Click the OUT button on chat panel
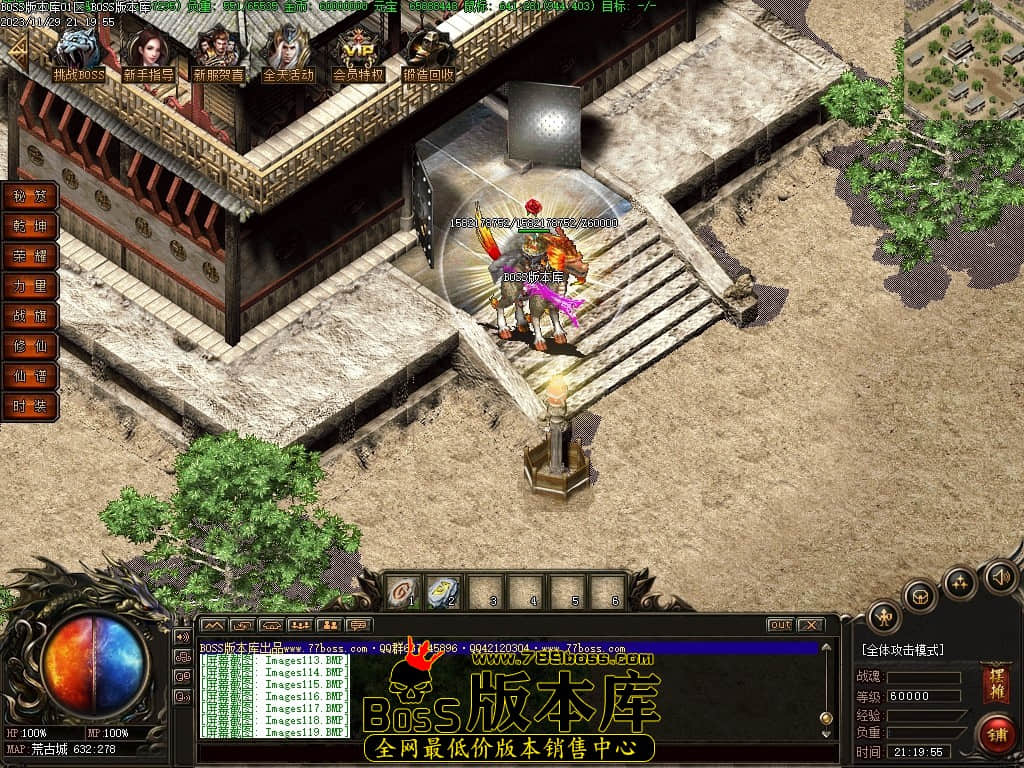This screenshot has height=768, width=1024. pos(780,625)
